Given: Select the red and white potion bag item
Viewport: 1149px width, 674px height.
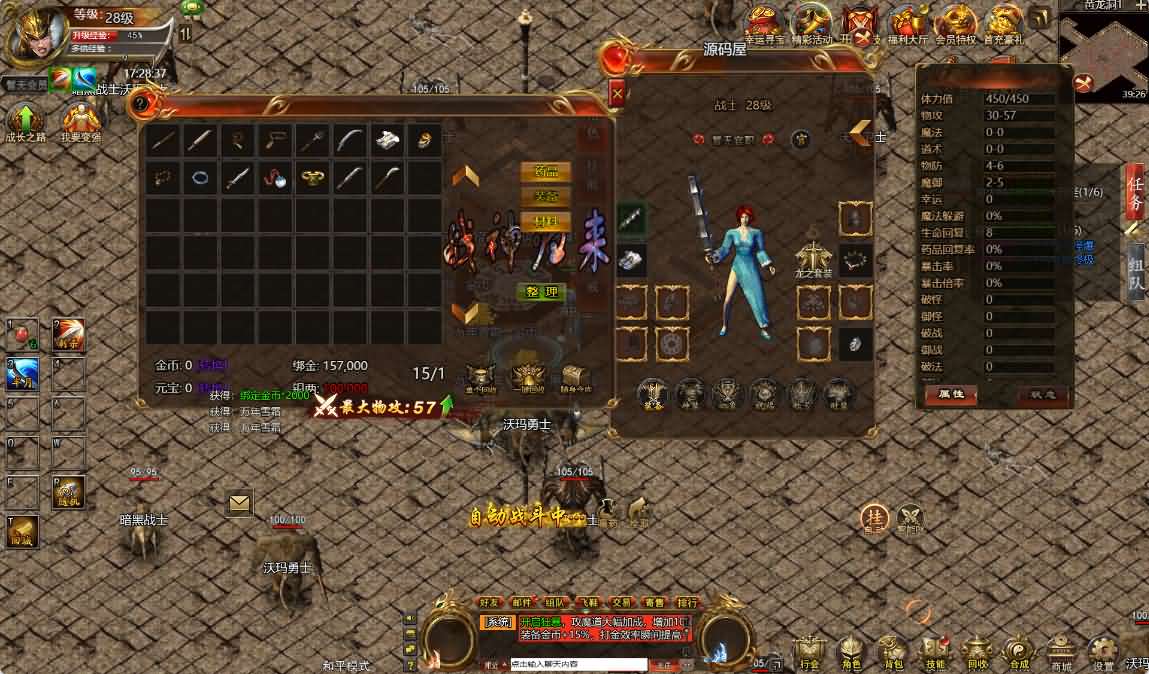Looking at the screenshot, I should click(276, 179).
